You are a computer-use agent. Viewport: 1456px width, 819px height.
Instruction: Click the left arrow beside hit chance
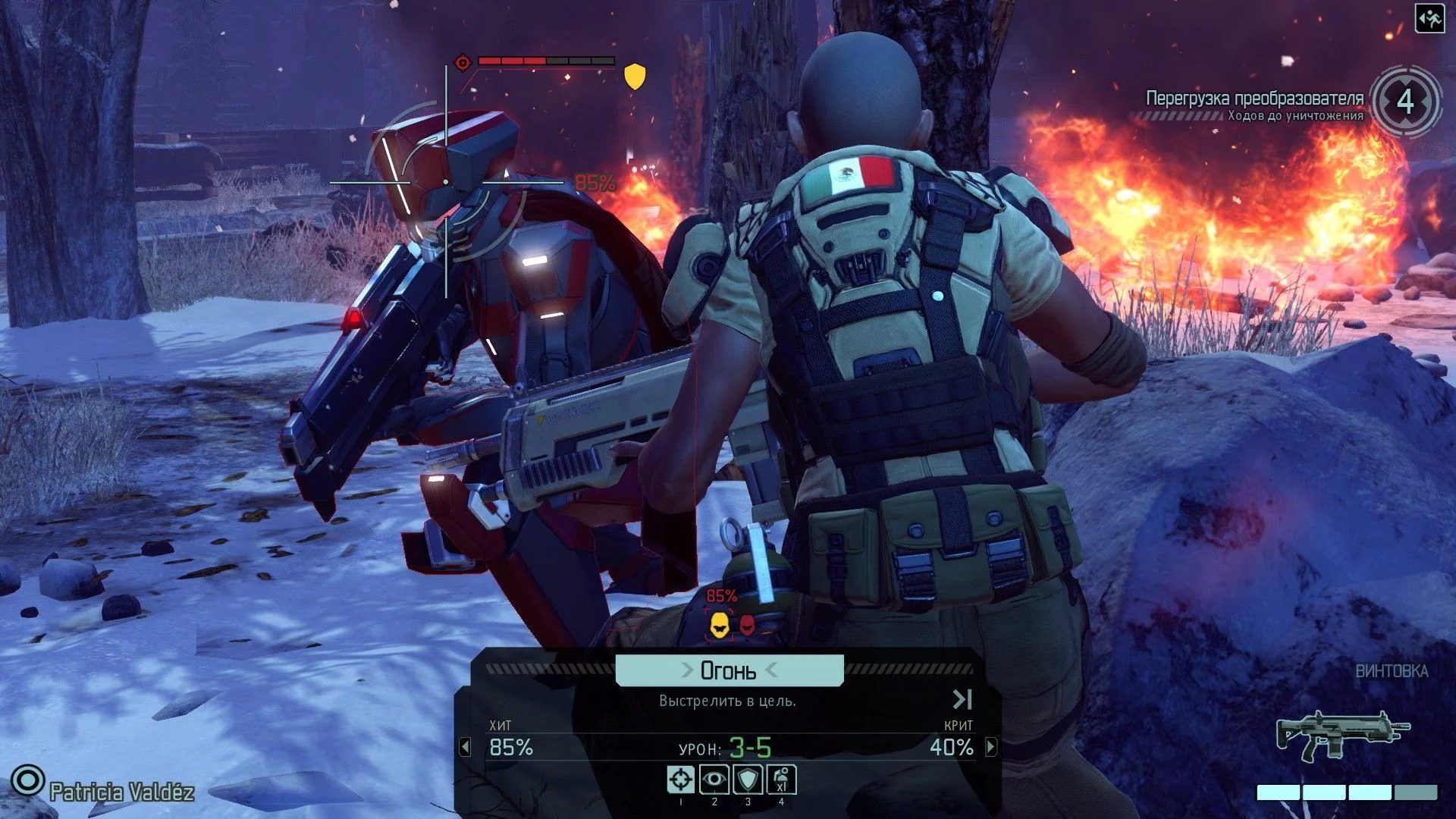tap(465, 747)
